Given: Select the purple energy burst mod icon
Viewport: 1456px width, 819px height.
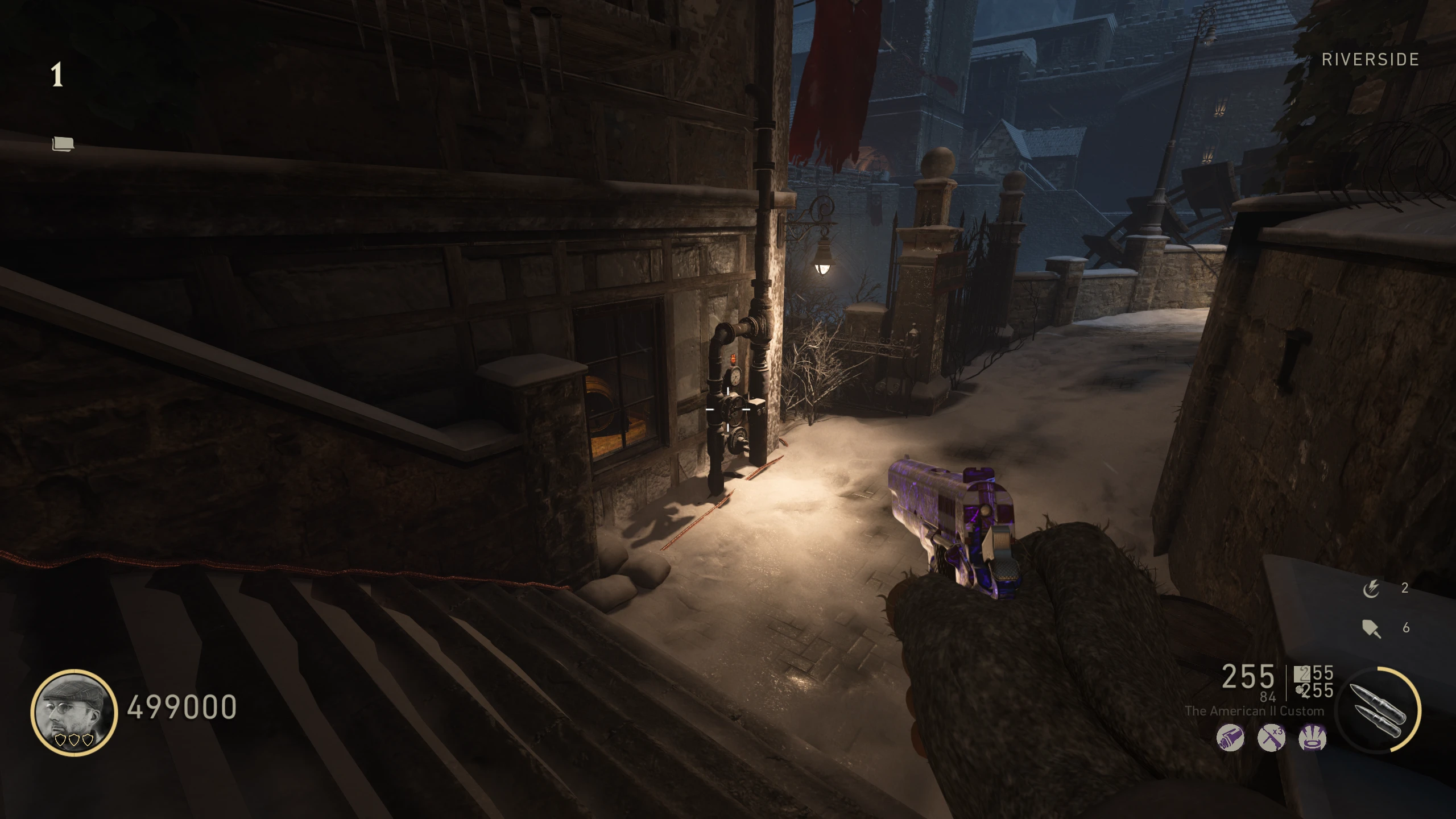Looking at the screenshot, I should (1313, 738).
